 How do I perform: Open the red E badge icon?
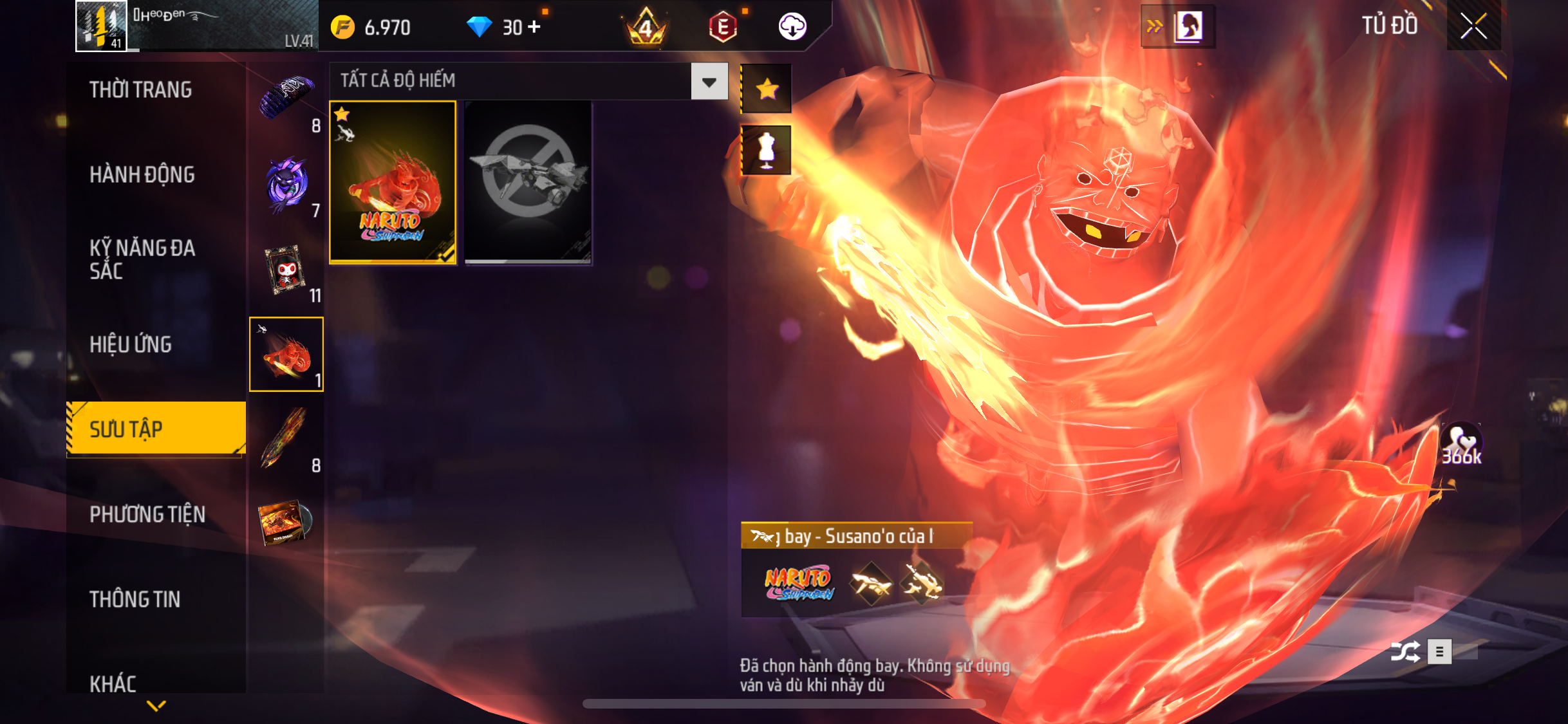click(723, 27)
